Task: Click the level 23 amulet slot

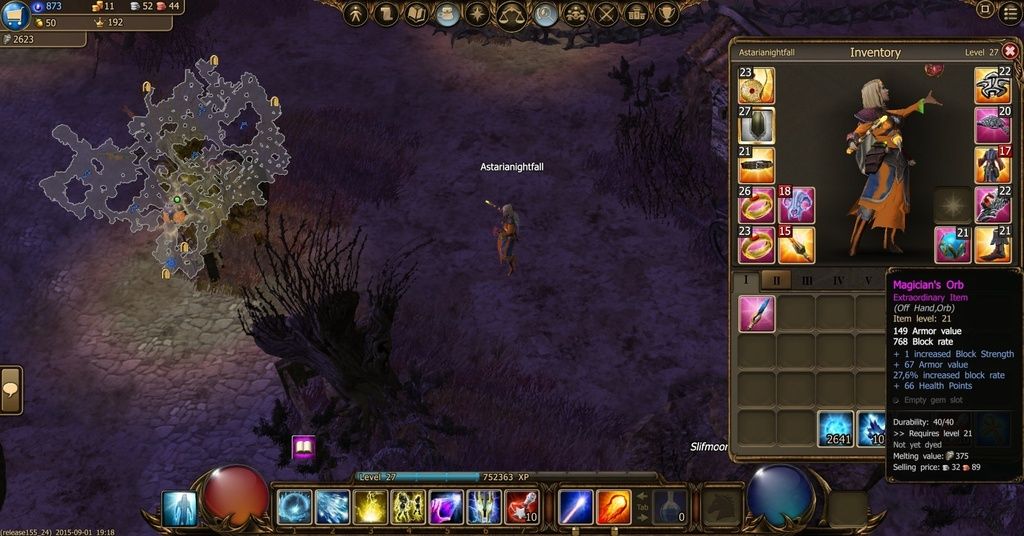Action: (756, 85)
